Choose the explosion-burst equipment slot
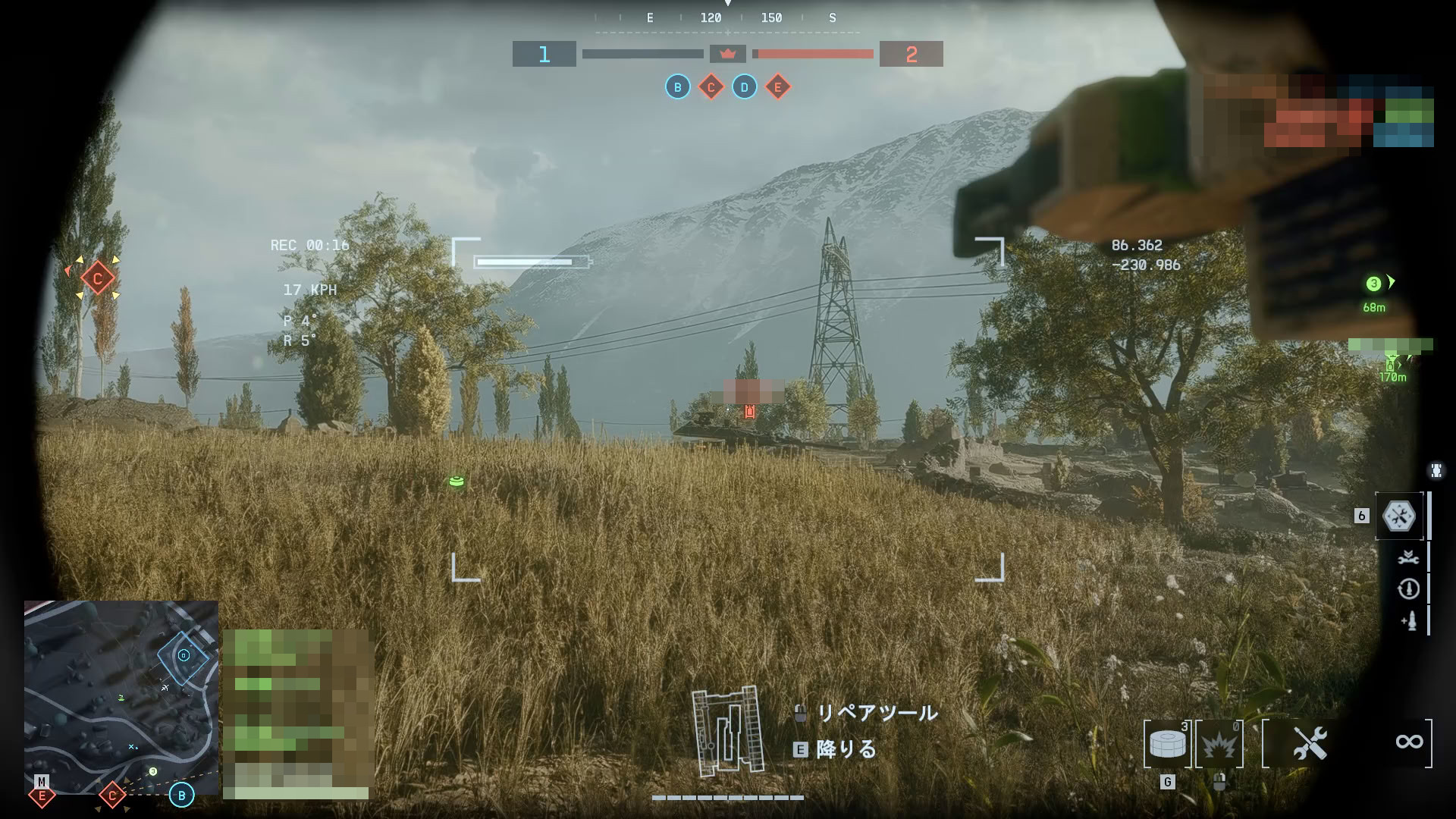 click(1219, 744)
